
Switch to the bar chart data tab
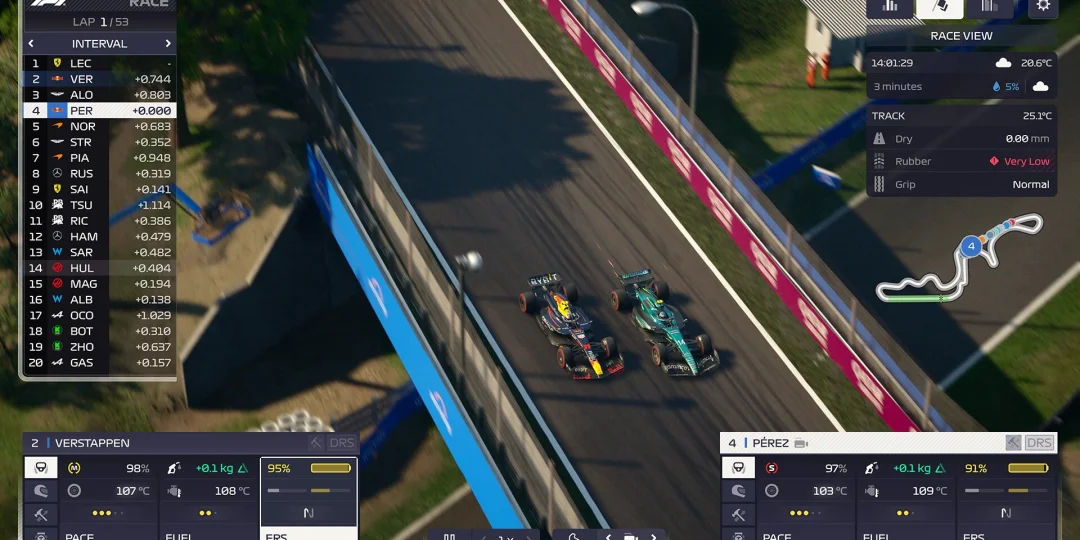tap(889, 6)
